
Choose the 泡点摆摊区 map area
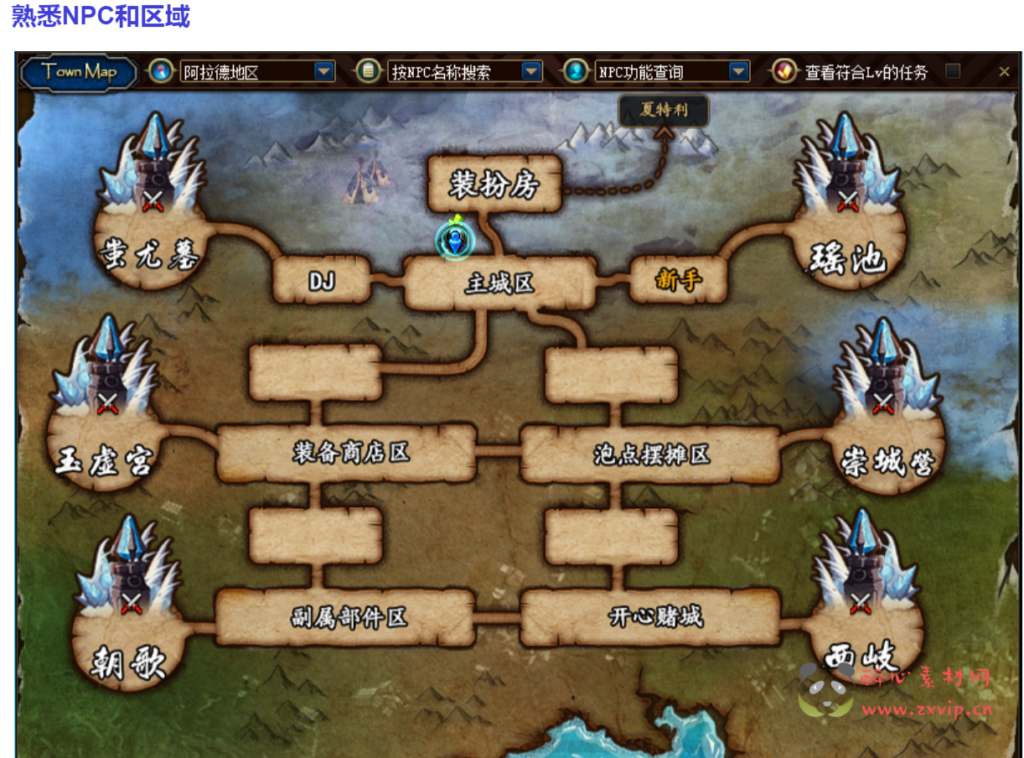pos(651,455)
